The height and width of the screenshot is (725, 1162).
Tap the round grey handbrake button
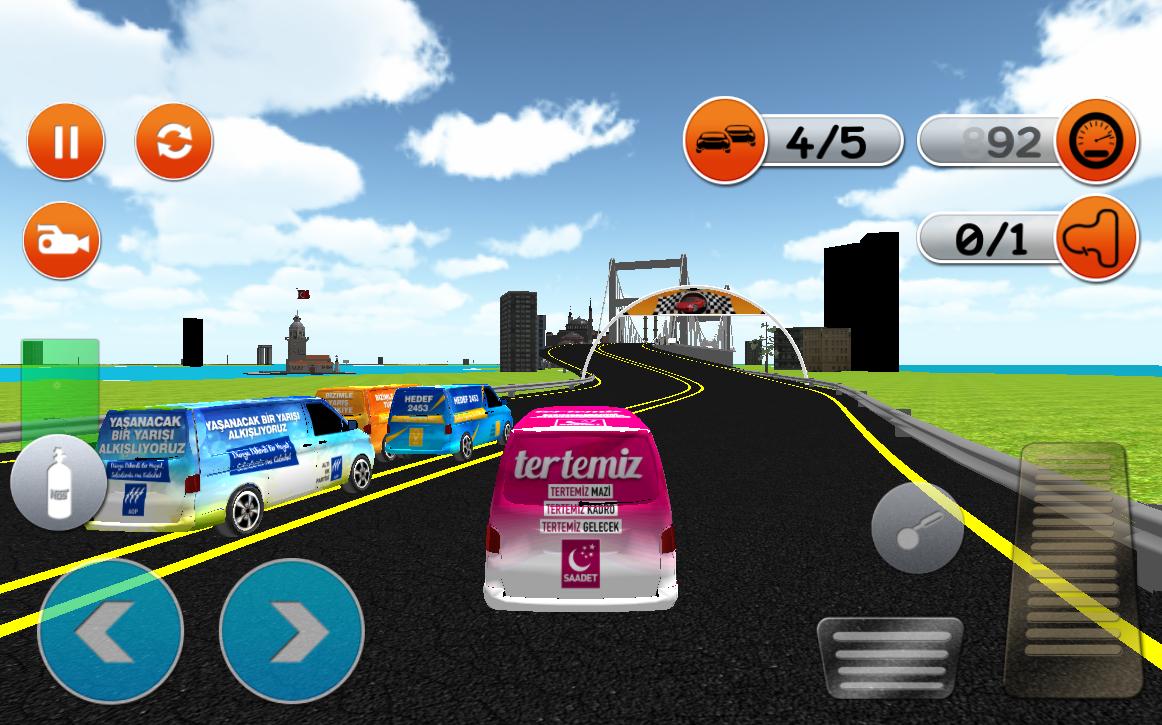coord(917,528)
